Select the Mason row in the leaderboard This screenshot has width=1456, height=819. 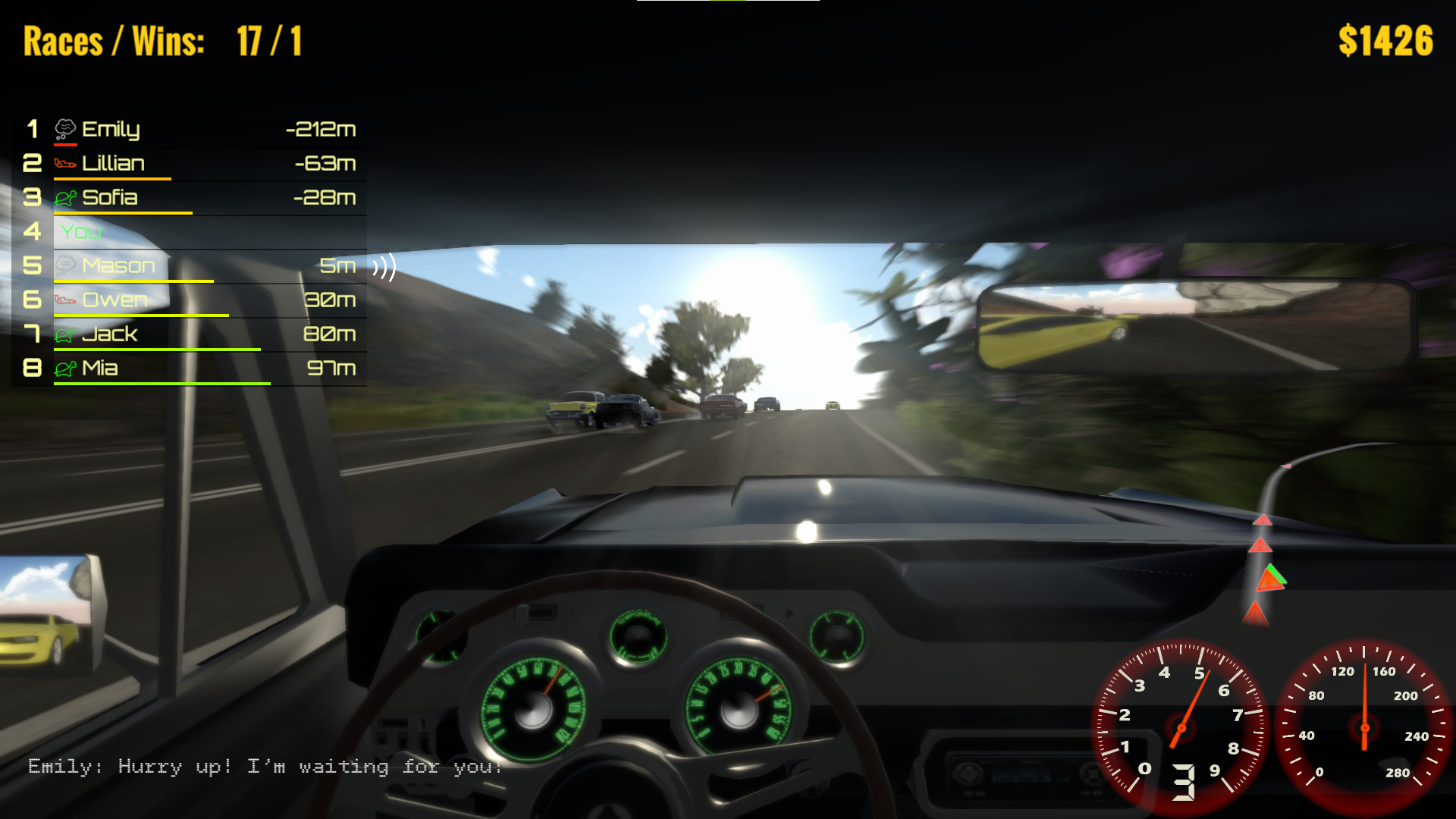pyautogui.click(x=190, y=265)
